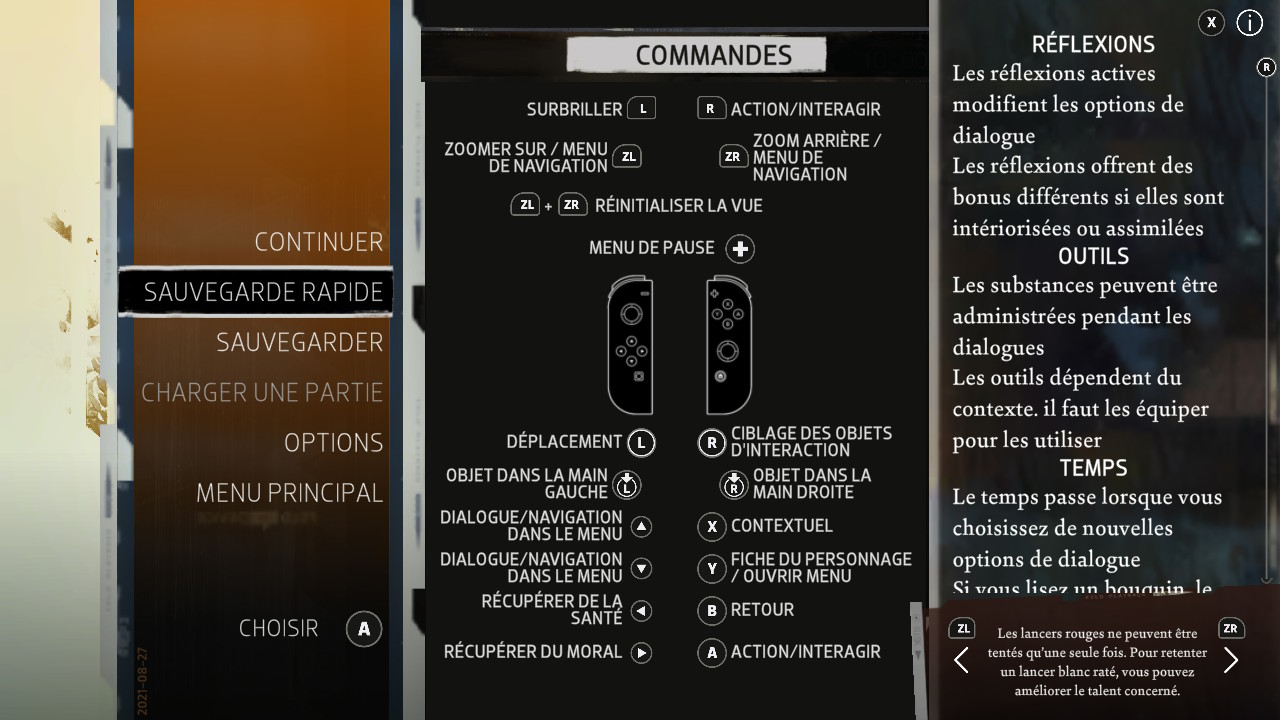Return to Menu principal
This screenshot has height=720, width=1280.
[289, 492]
